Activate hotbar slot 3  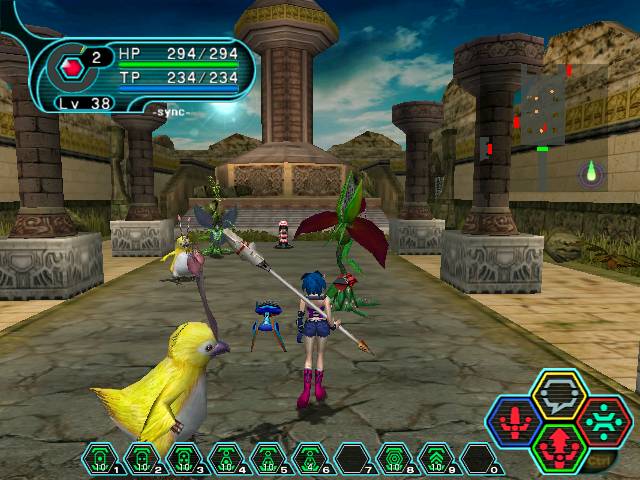pos(184,460)
